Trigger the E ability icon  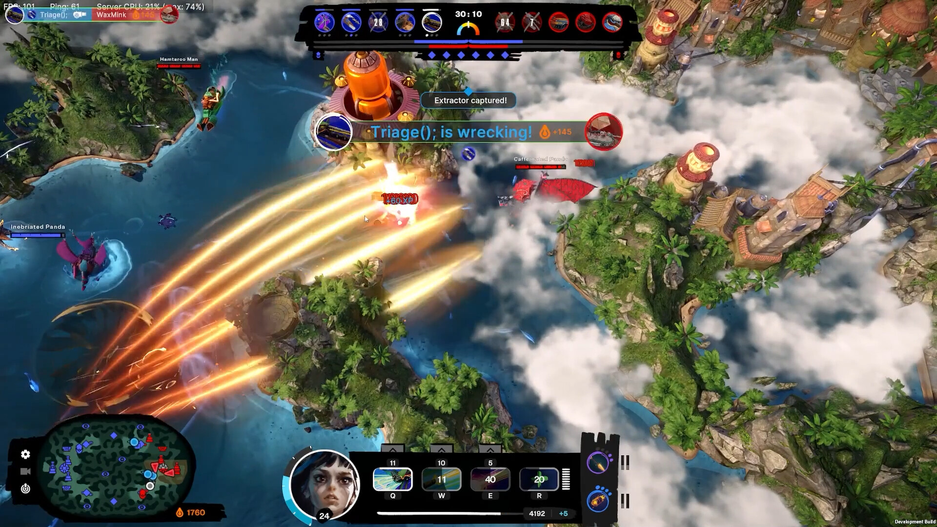[x=490, y=480]
